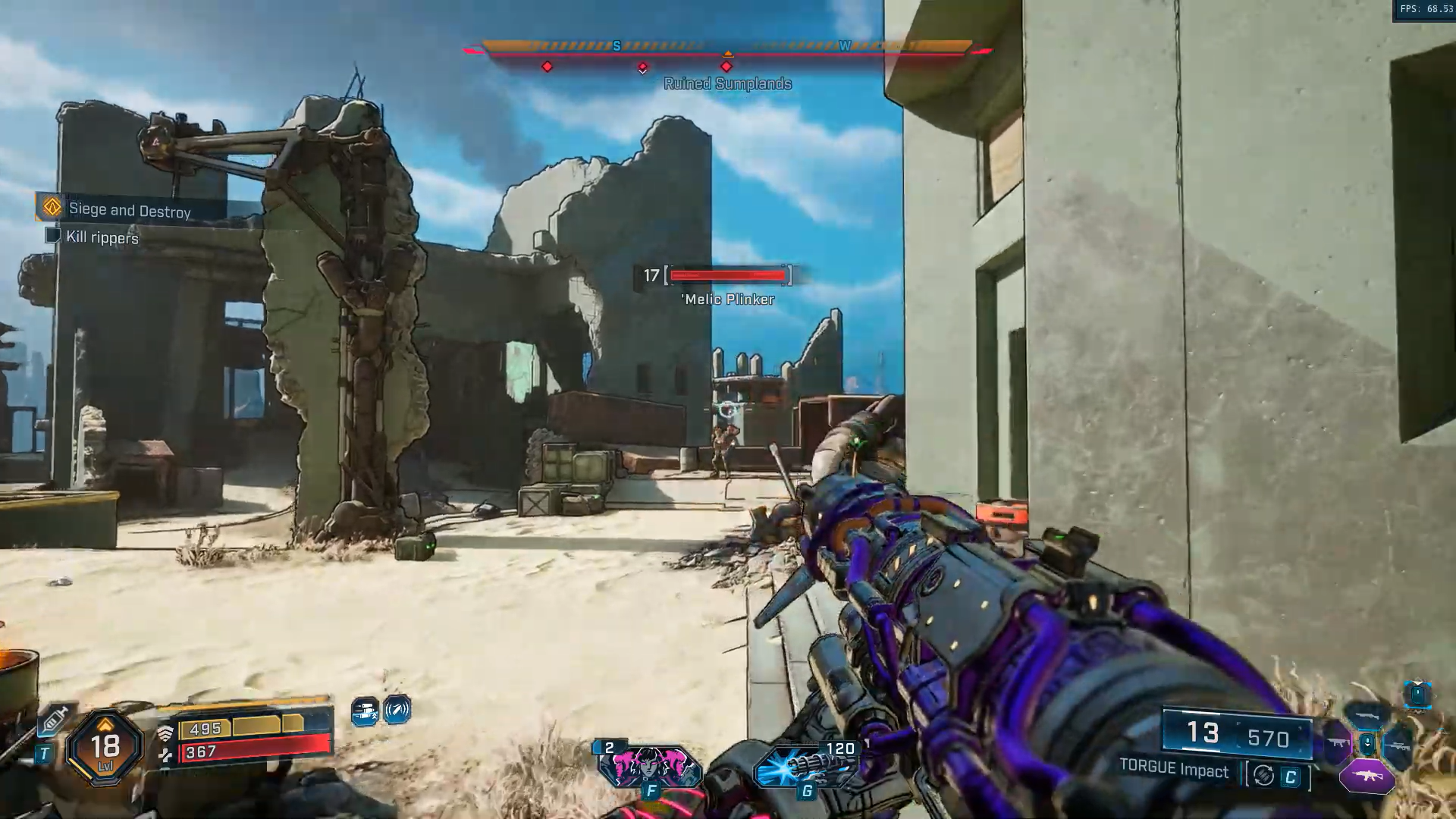Switch to the sniper rifle weapon slot
Image resolution: width=1456 pixels, height=819 pixels.
1399,746
